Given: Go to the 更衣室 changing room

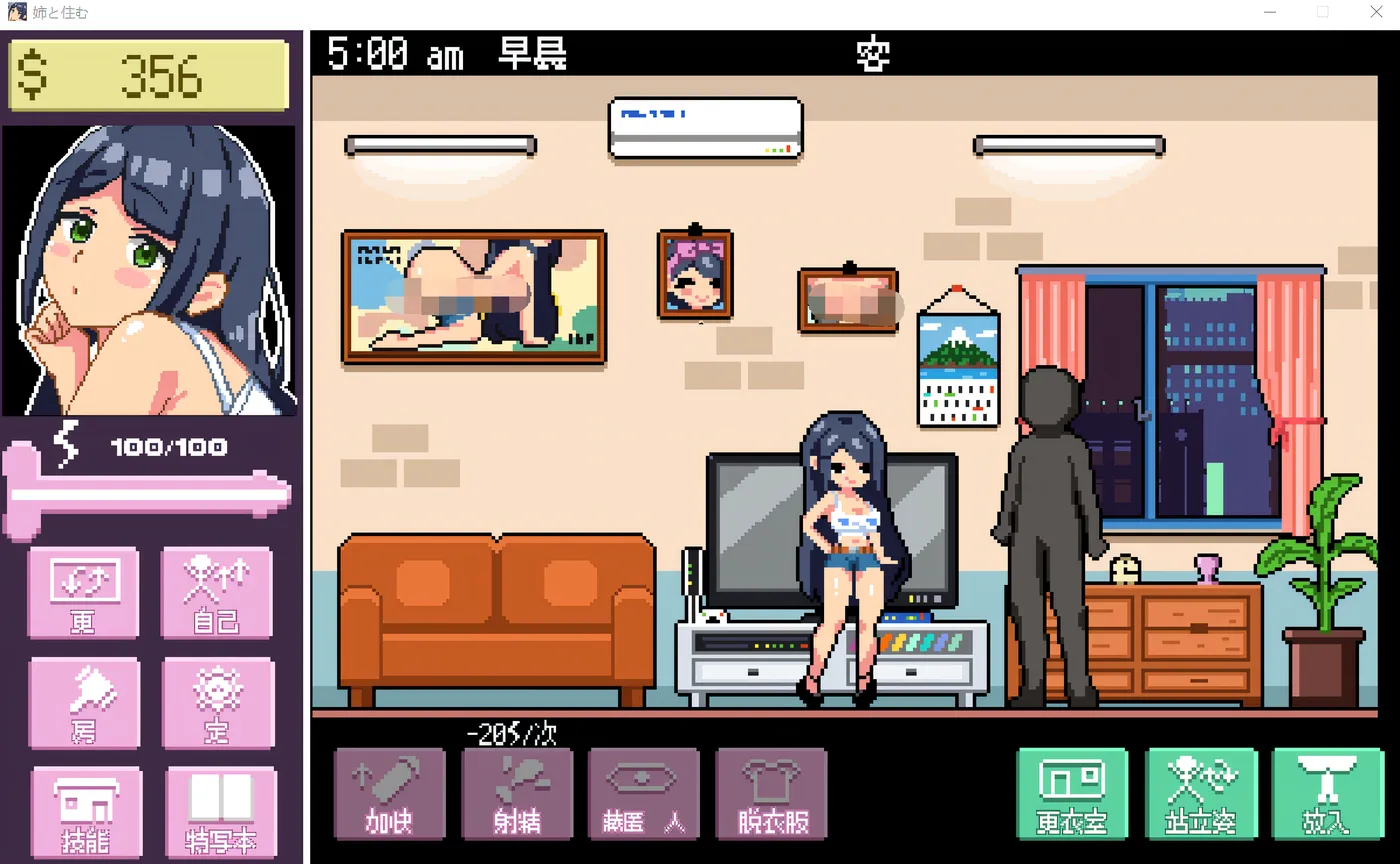Looking at the screenshot, I should 1071,794.
